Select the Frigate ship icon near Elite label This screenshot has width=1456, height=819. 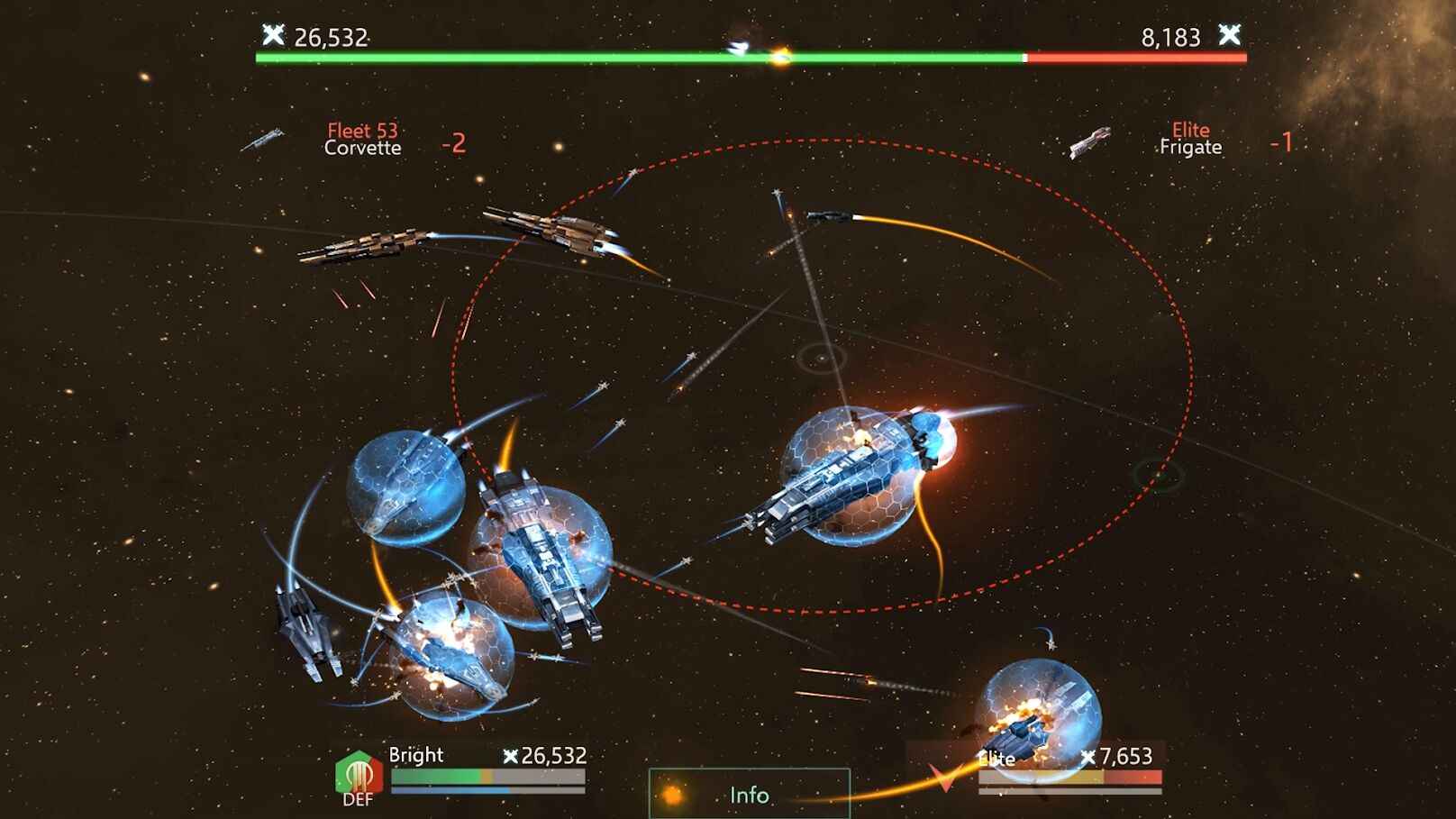pyautogui.click(x=1089, y=144)
